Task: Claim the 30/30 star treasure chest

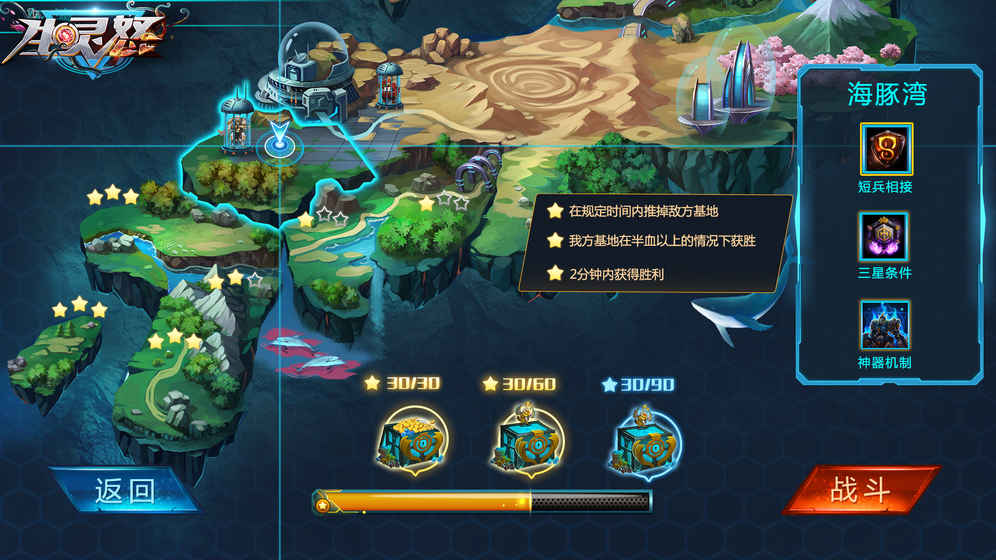Action: tap(411, 441)
